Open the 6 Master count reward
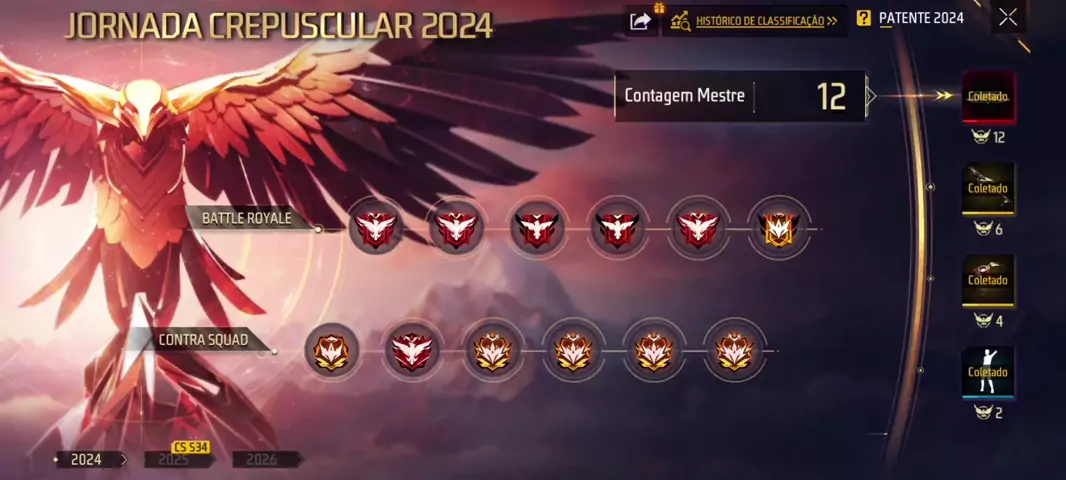1066x480 pixels. (x=988, y=188)
